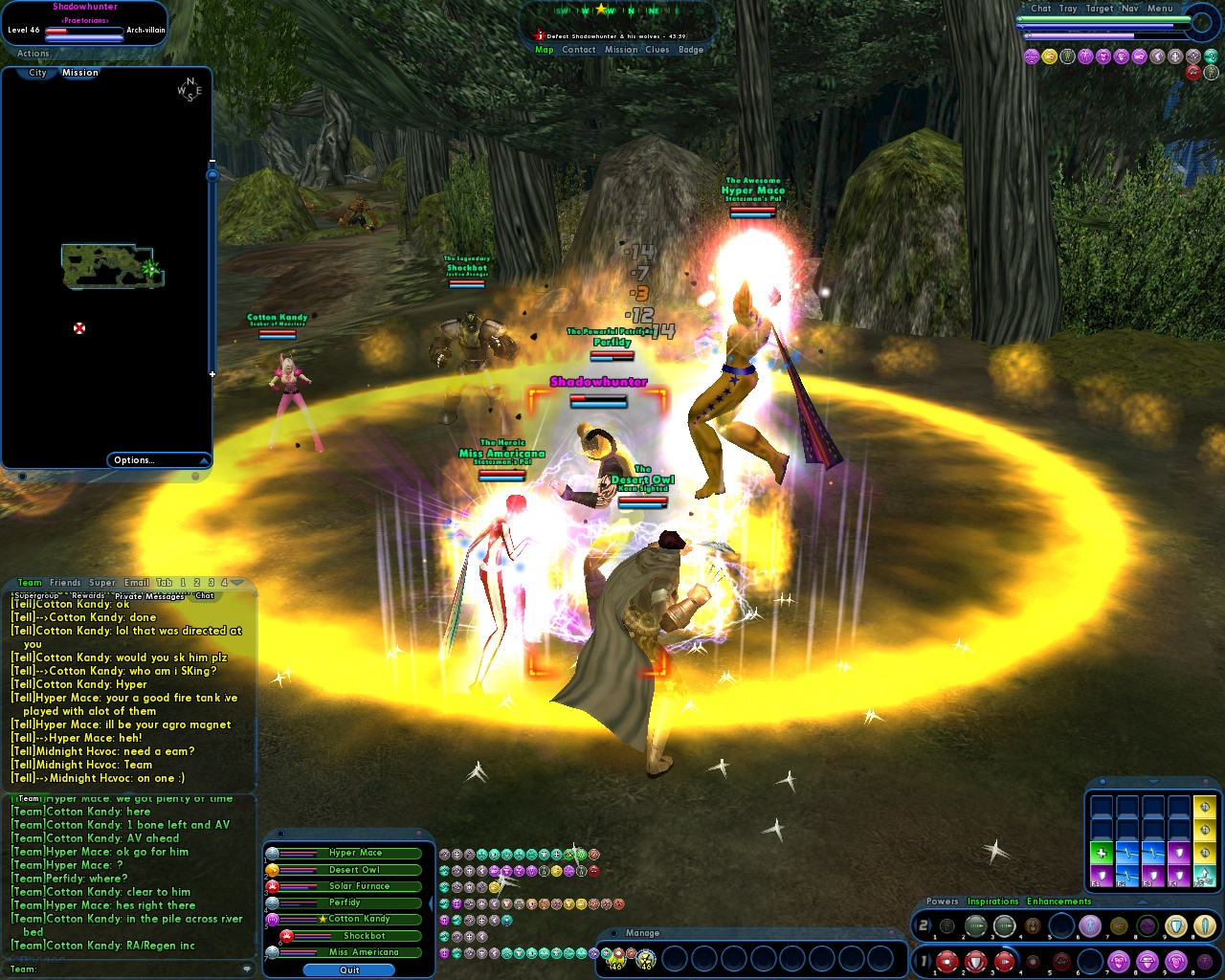Open the Inspirations tab
Screen dimensions: 1225x980
pos(992,902)
